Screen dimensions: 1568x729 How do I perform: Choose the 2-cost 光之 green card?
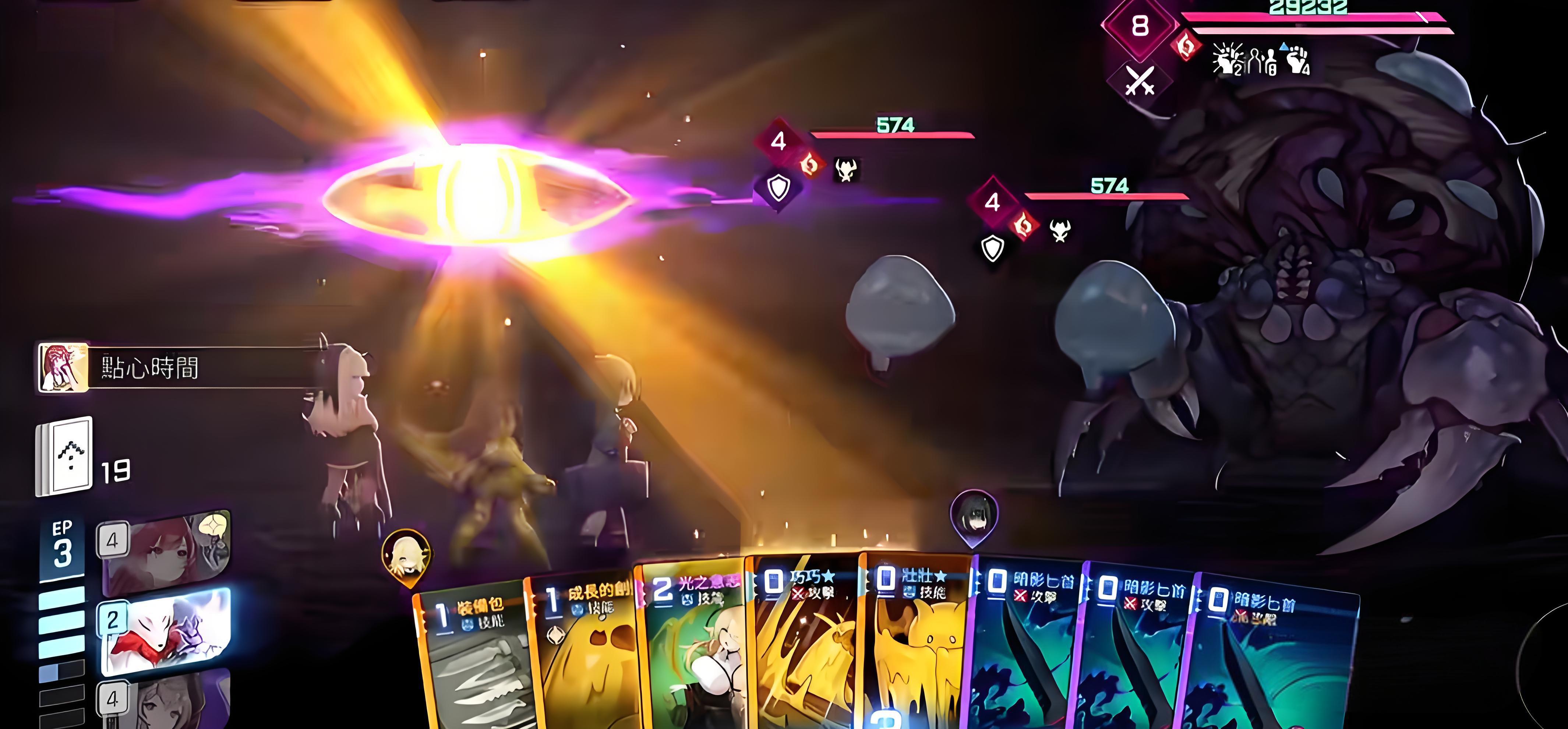[694, 645]
